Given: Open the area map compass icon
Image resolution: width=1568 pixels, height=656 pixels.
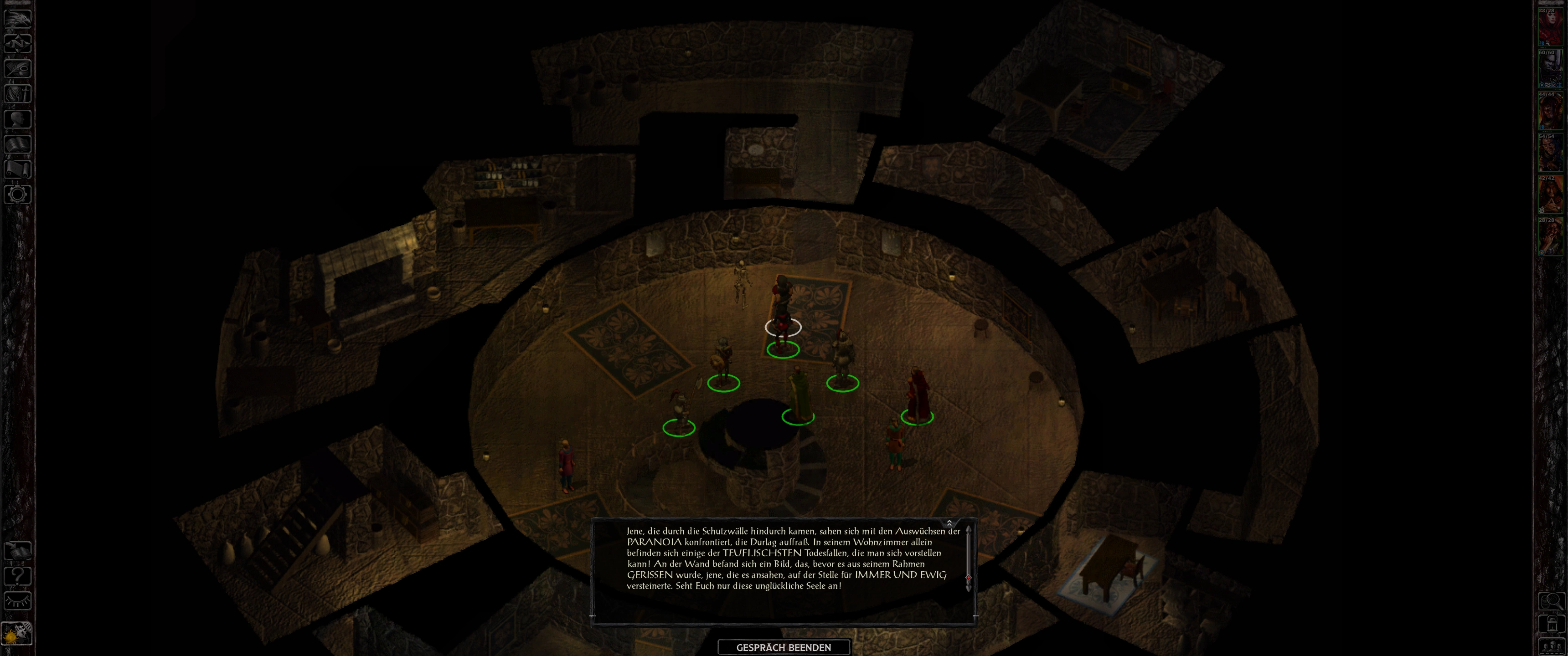Looking at the screenshot, I should 17,43.
